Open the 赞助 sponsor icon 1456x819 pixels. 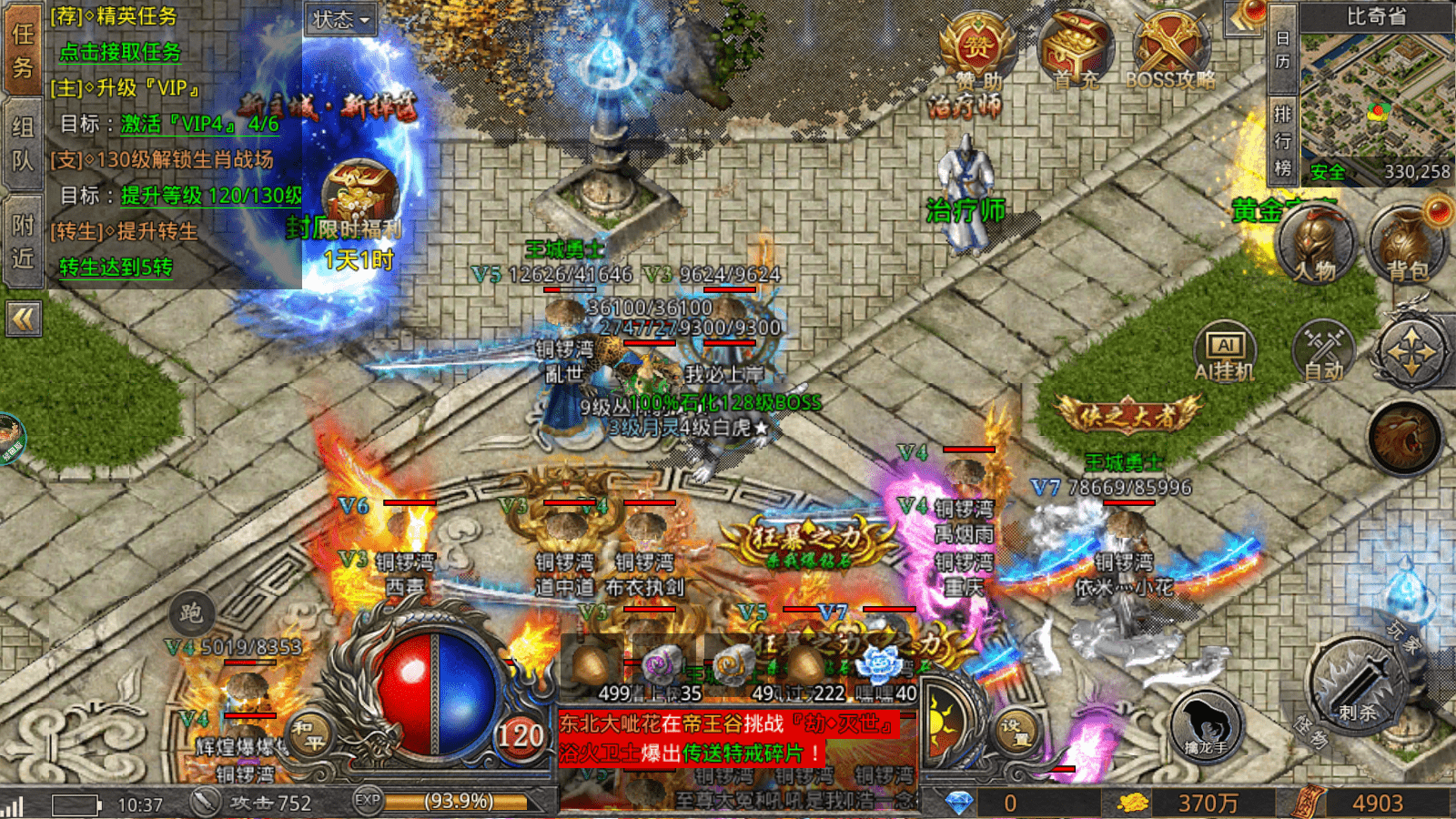[977, 50]
